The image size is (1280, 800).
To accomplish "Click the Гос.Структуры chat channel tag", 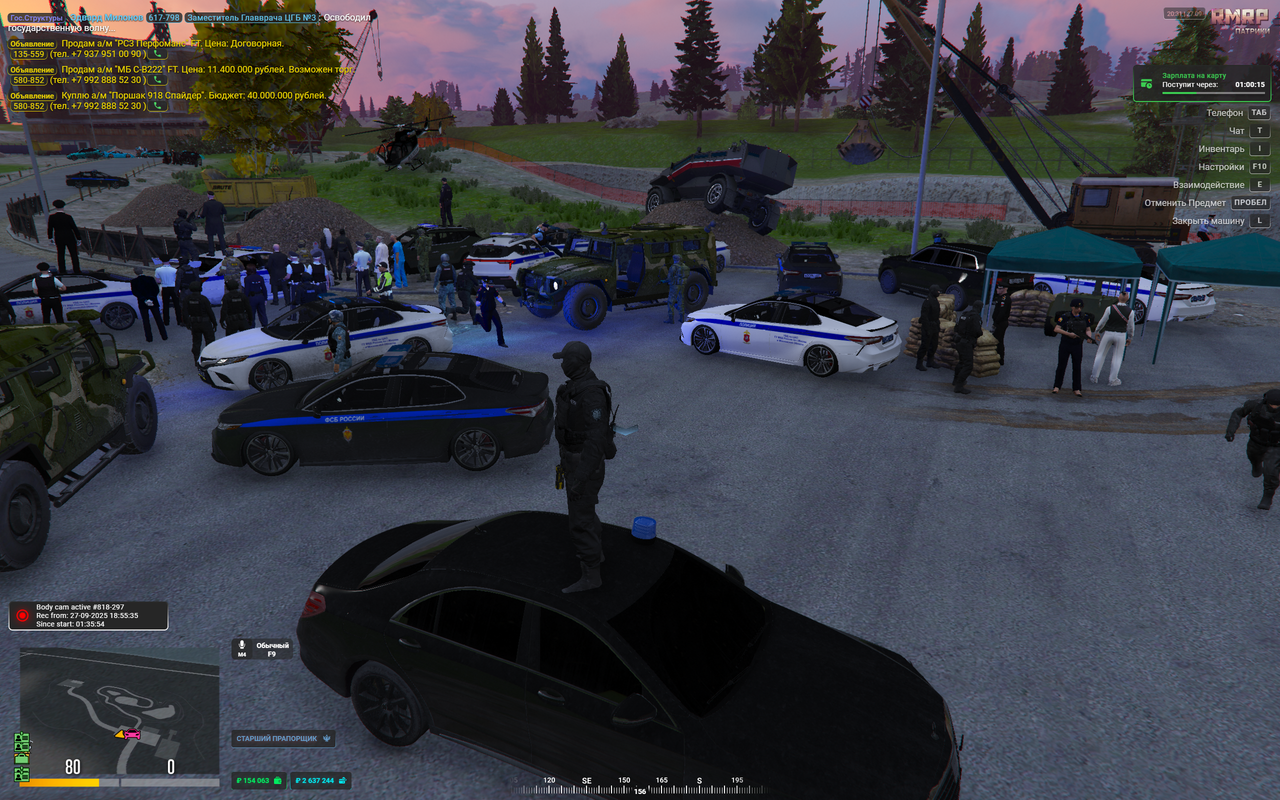I will coord(36,18).
